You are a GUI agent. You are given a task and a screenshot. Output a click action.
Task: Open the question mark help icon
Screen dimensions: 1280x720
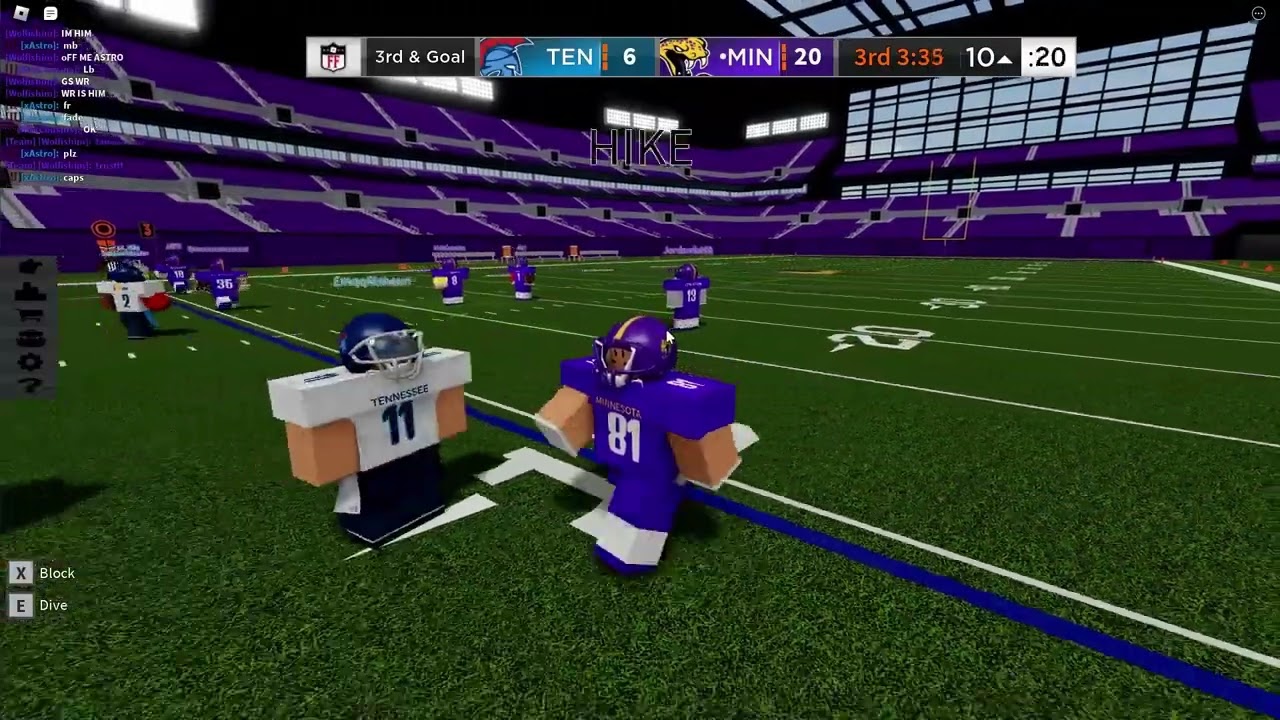[x=30, y=385]
